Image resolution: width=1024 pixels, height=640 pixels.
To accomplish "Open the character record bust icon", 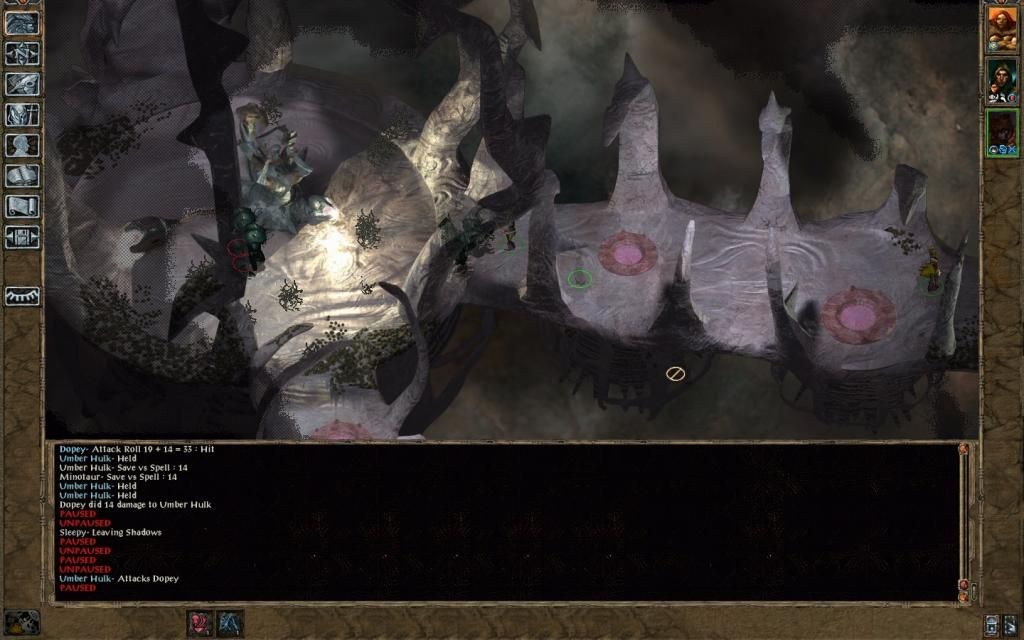I will pos(22,145).
